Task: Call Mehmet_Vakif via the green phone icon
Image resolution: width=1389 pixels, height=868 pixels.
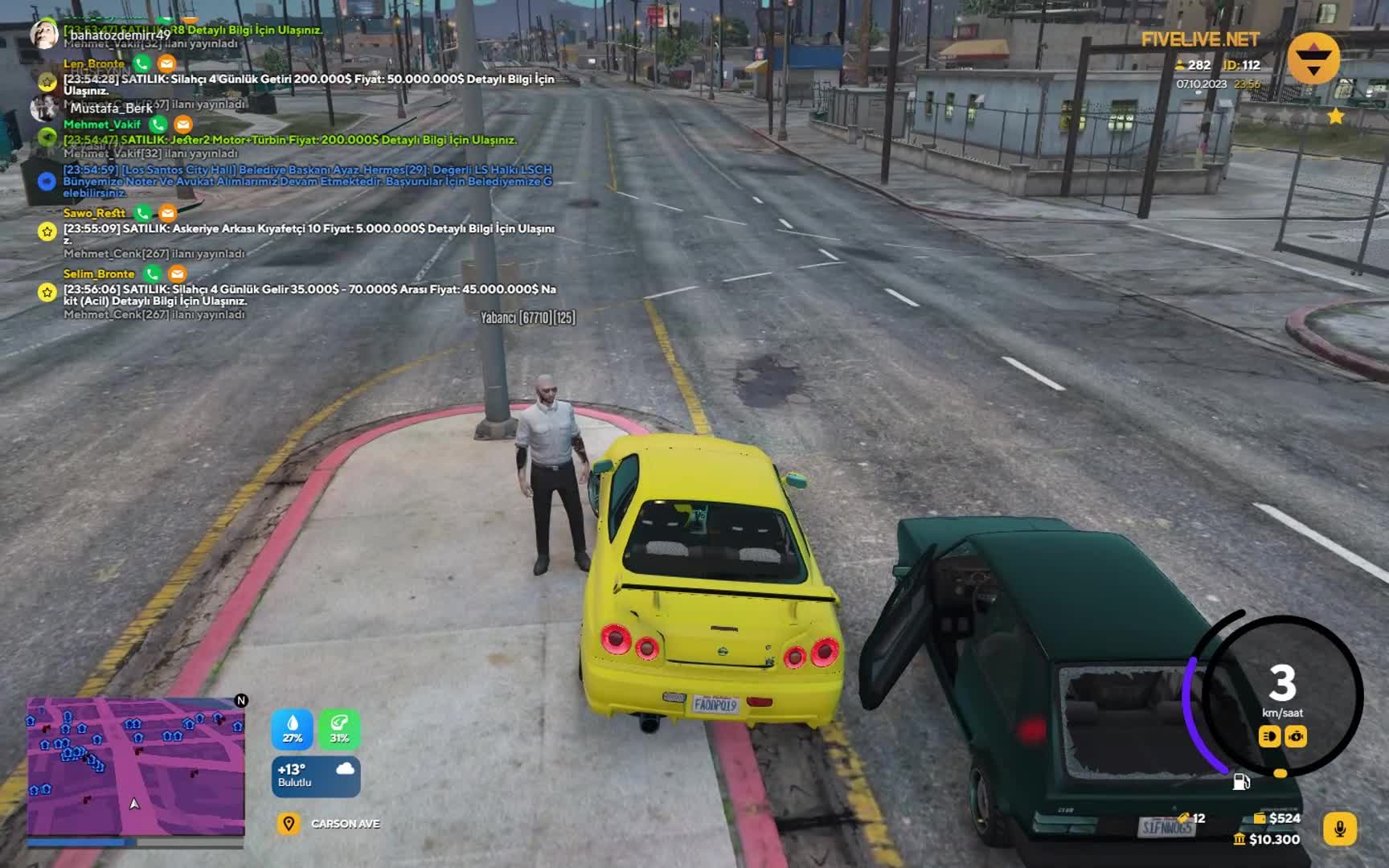Action: pos(158,125)
